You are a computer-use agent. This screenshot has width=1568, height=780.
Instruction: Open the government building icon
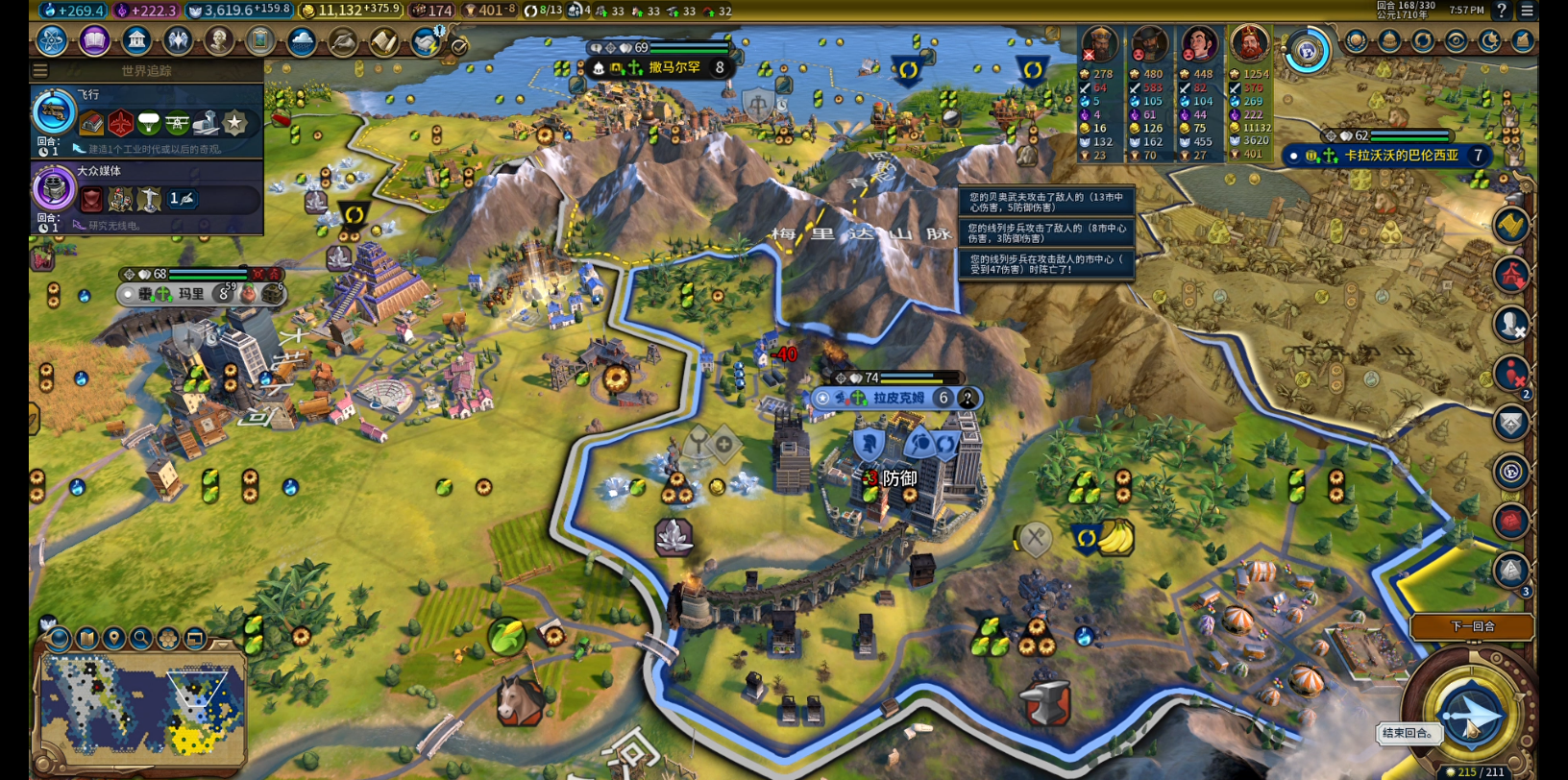tap(136, 40)
